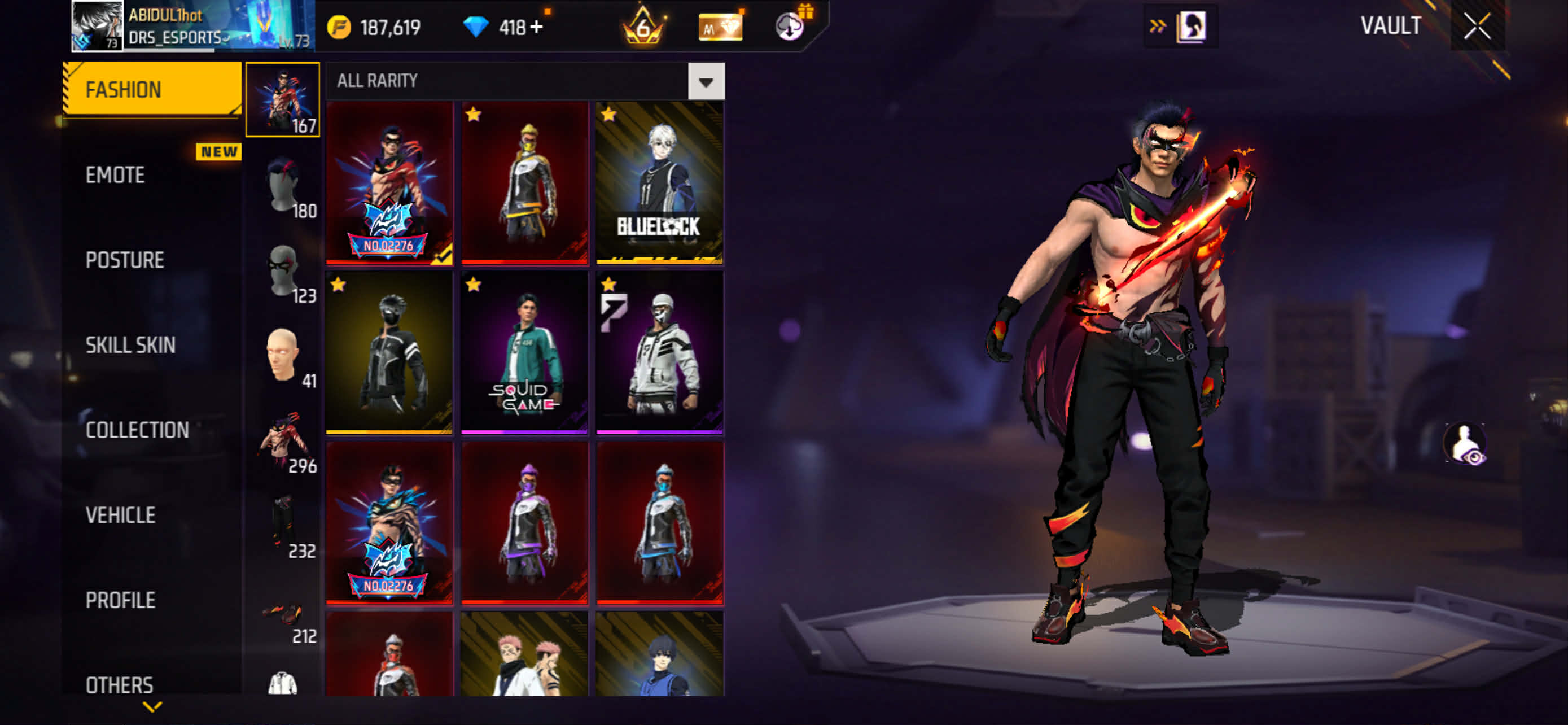Screen dimensions: 1568x725
Task: Select the Skill Skin category
Action: 130,345
